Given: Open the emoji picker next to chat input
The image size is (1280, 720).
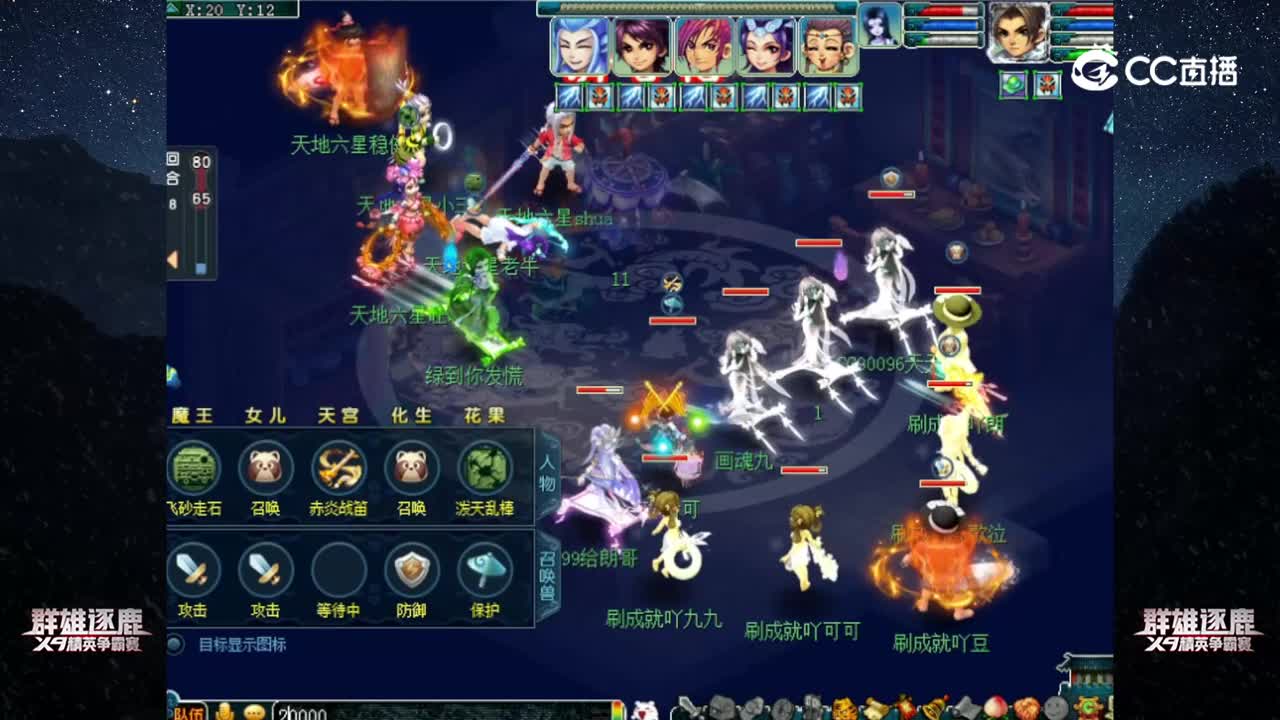Looking at the screenshot, I should point(253,712).
